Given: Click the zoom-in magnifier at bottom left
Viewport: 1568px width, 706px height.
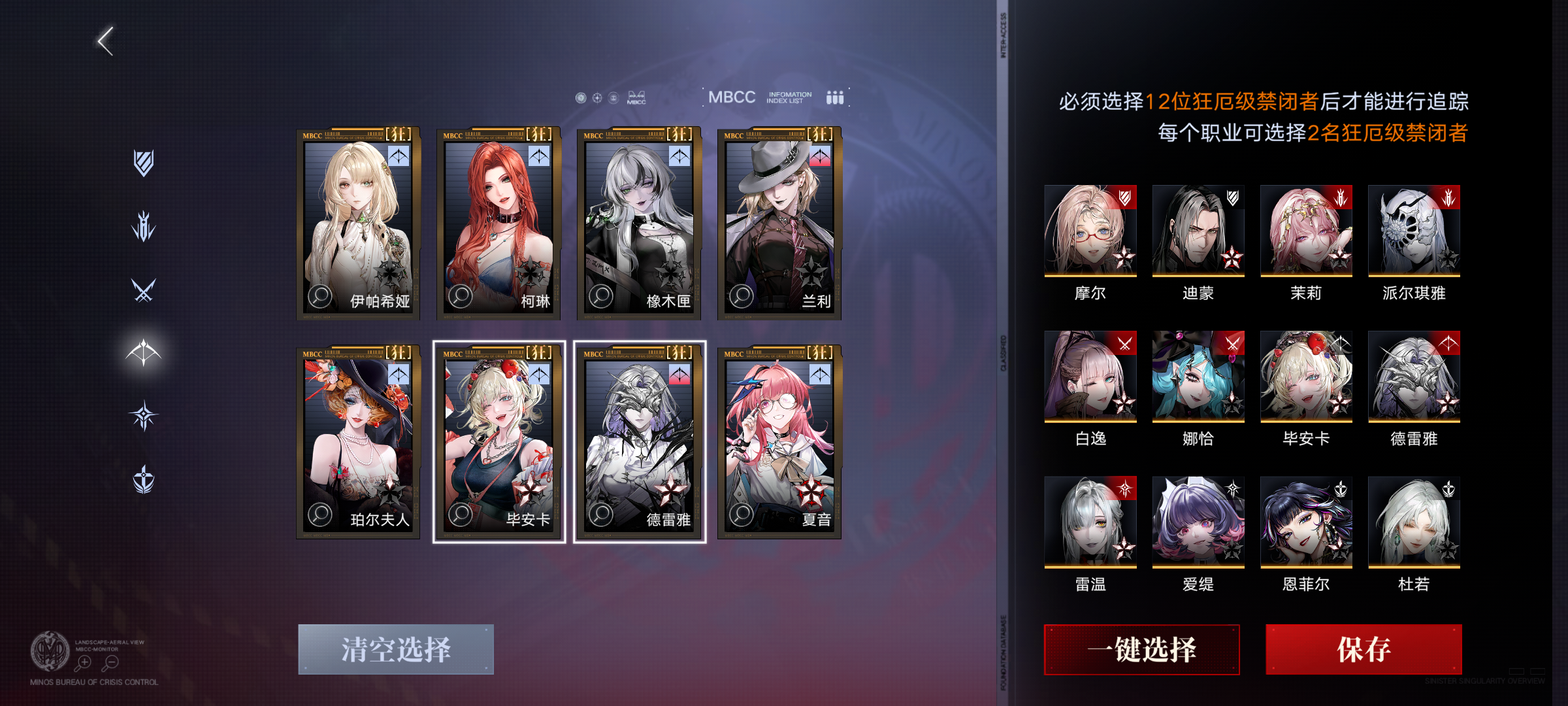Looking at the screenshot, I should 84,662.
